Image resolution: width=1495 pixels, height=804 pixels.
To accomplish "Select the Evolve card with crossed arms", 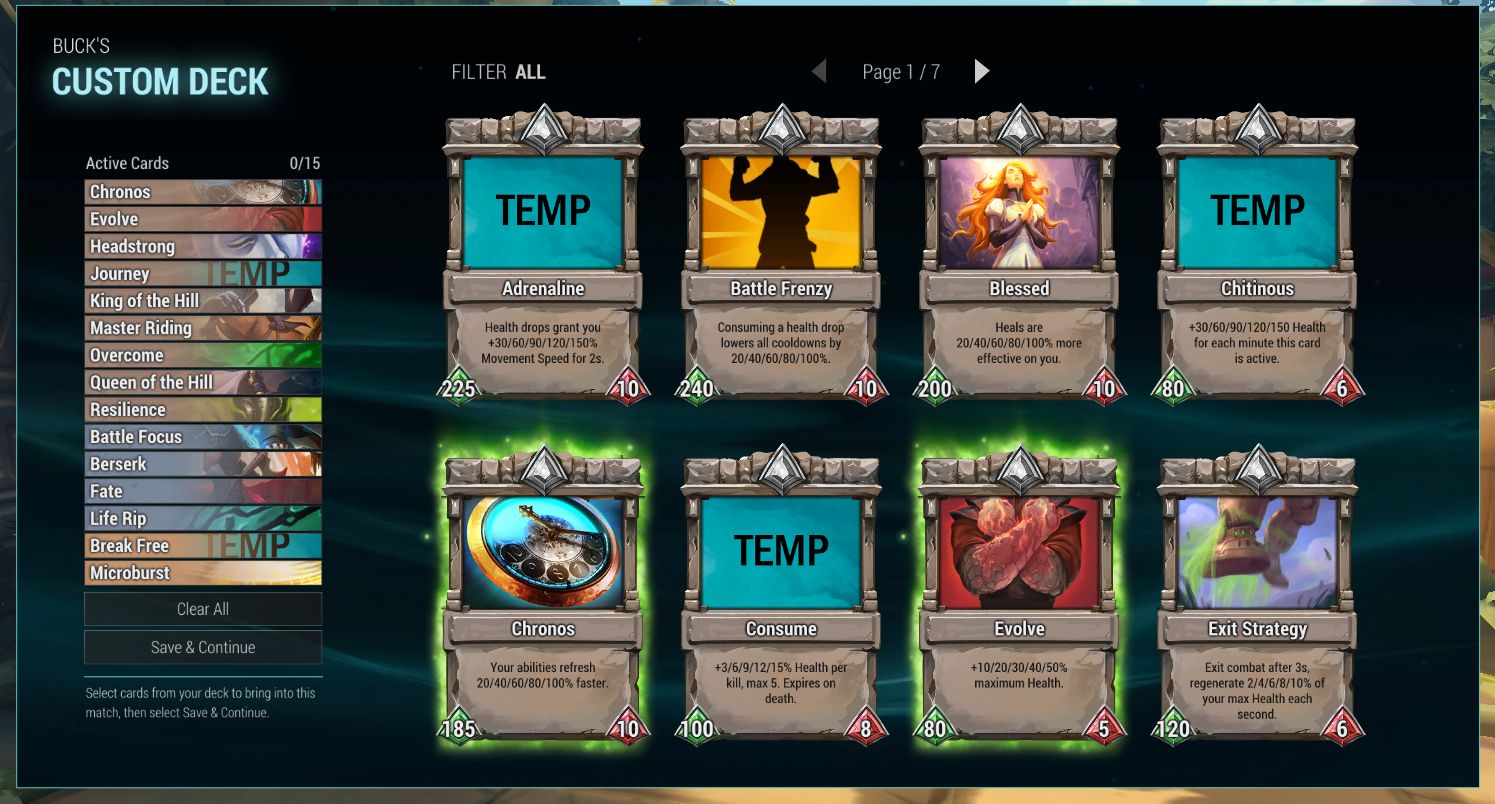I will tap(1019, 595).
